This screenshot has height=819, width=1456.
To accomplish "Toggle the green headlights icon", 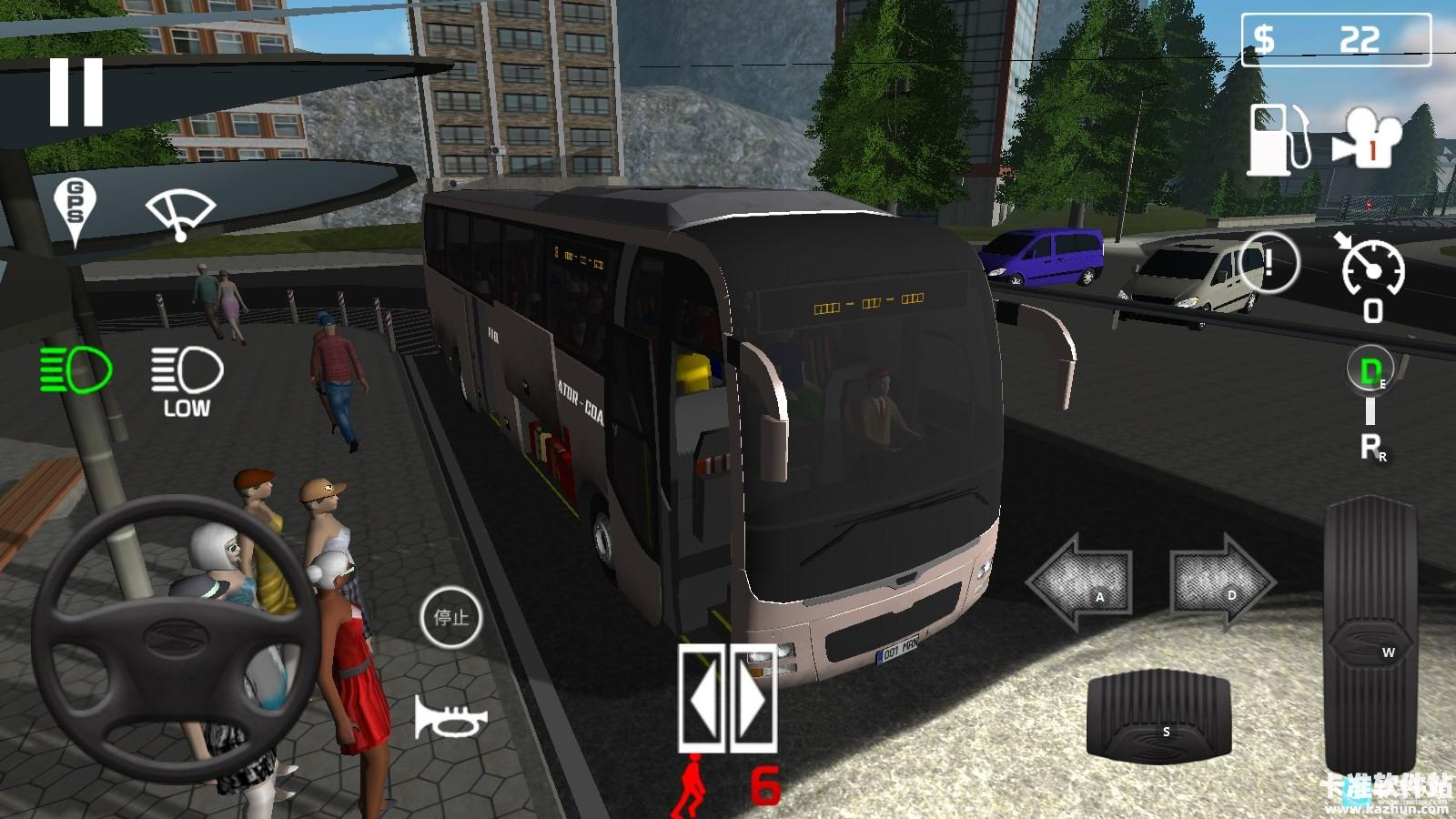I will (x=76, y=369).
